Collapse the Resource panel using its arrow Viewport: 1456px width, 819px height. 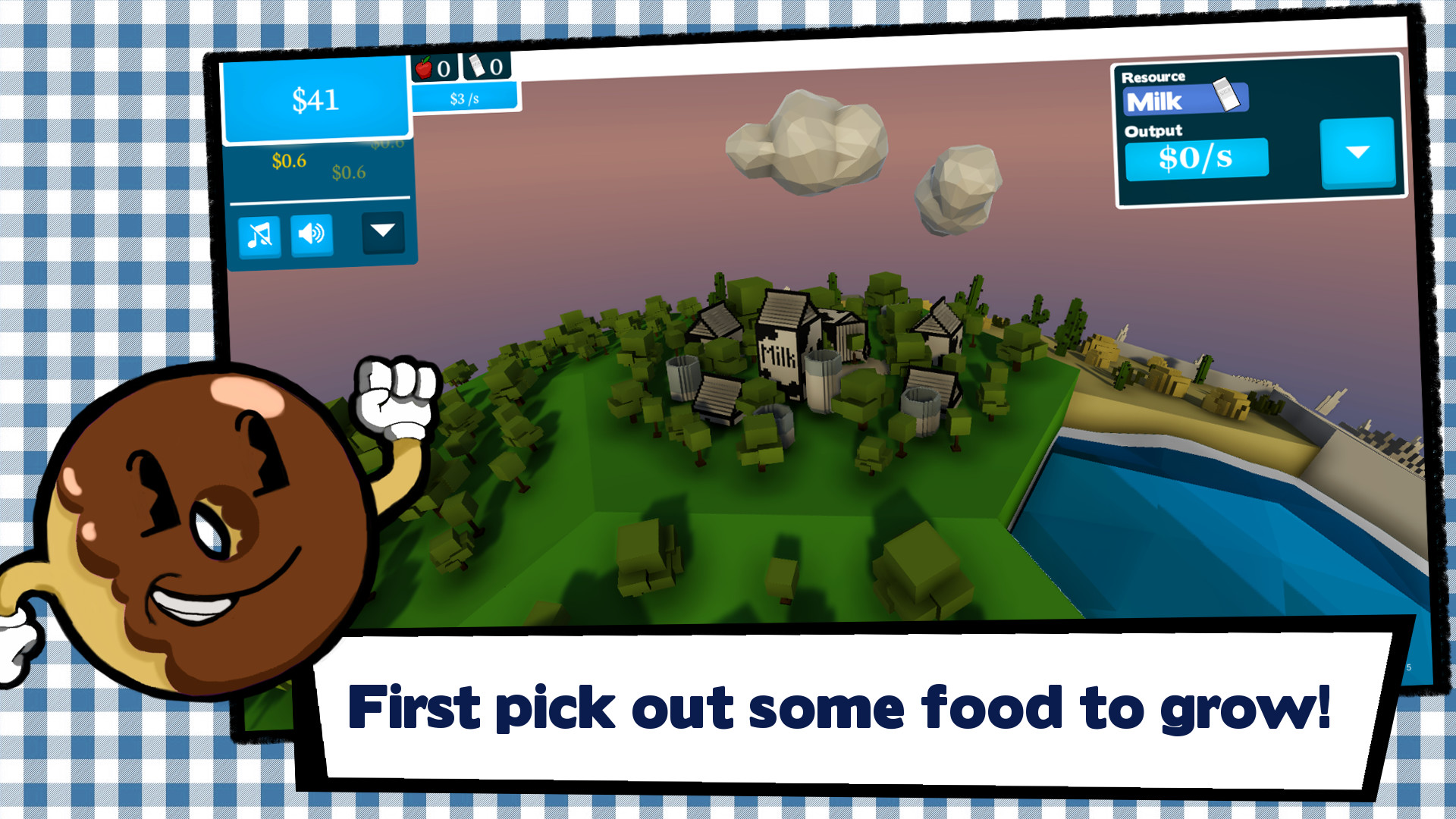[1357, 154]
